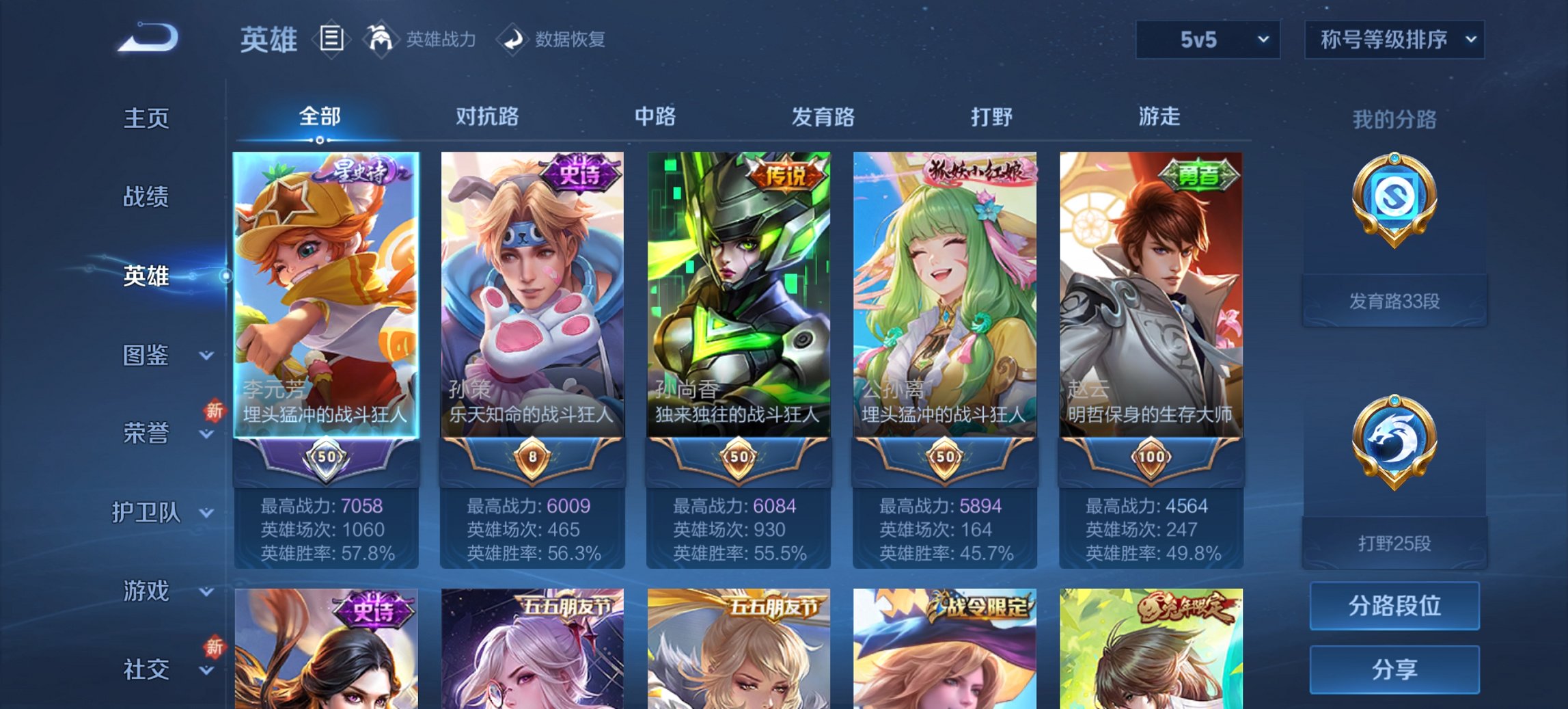Open the hero list document icon beside 英雄
Image resolution: width=1568 pixels, height=709 pixels.
pos(331,40)
